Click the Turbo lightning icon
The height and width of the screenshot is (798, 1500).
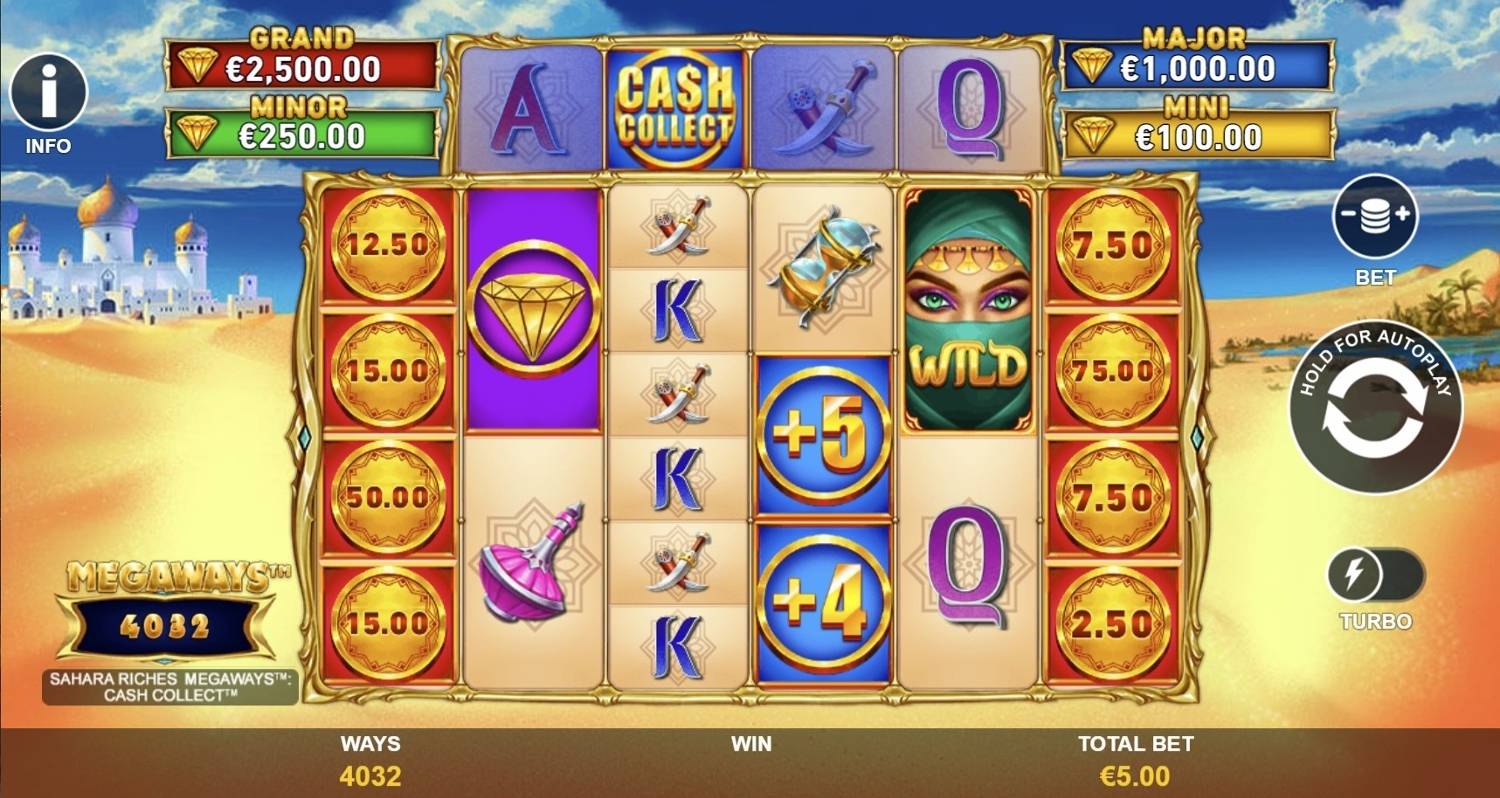1357,571
